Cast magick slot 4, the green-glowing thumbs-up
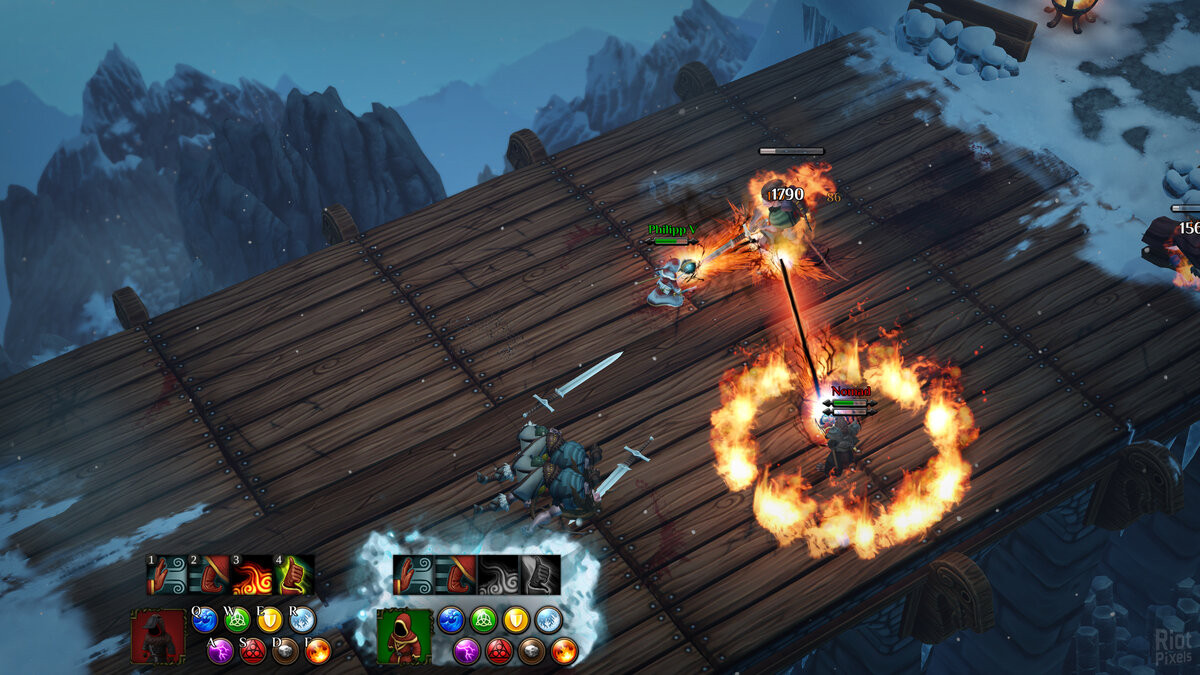1200x675 pixels. (x=294, y=576)
